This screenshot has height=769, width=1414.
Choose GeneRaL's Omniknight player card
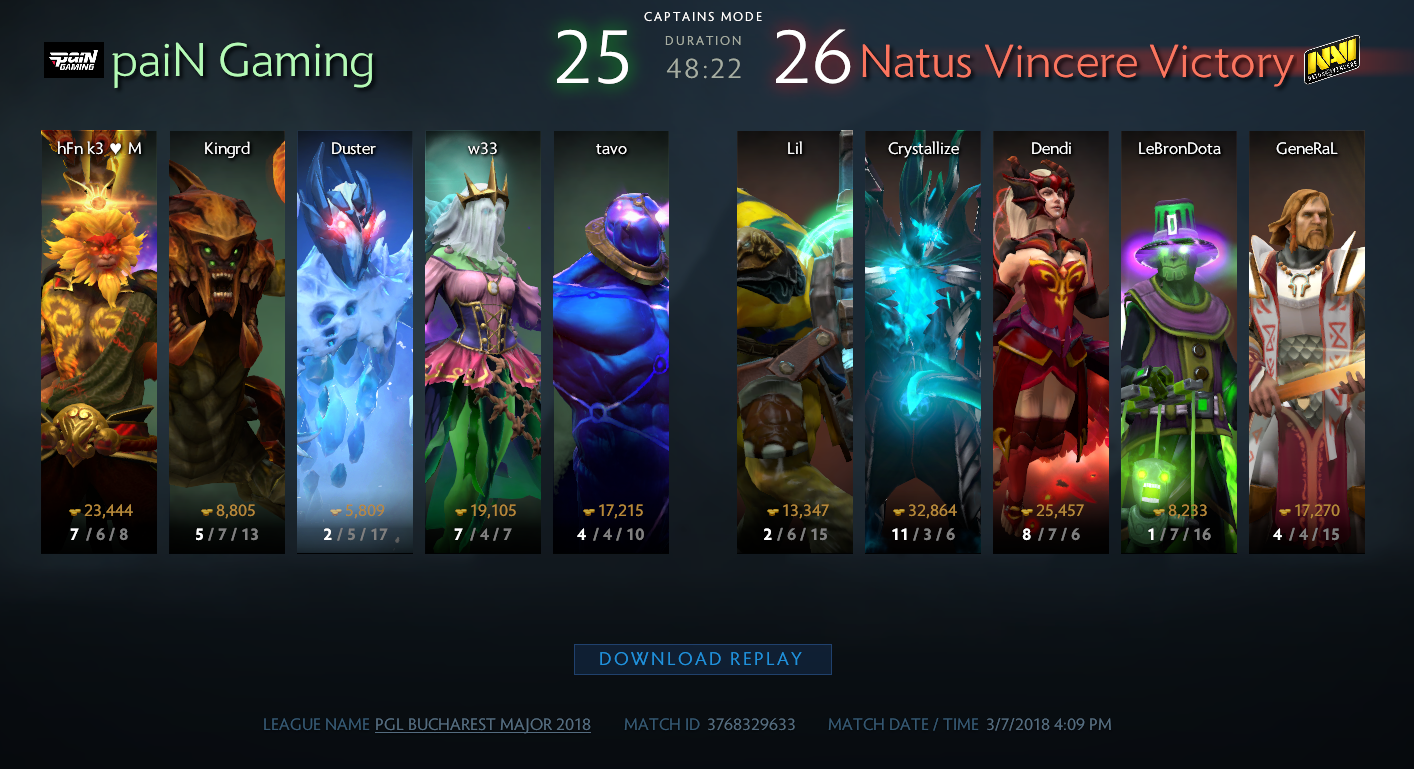1307,341
